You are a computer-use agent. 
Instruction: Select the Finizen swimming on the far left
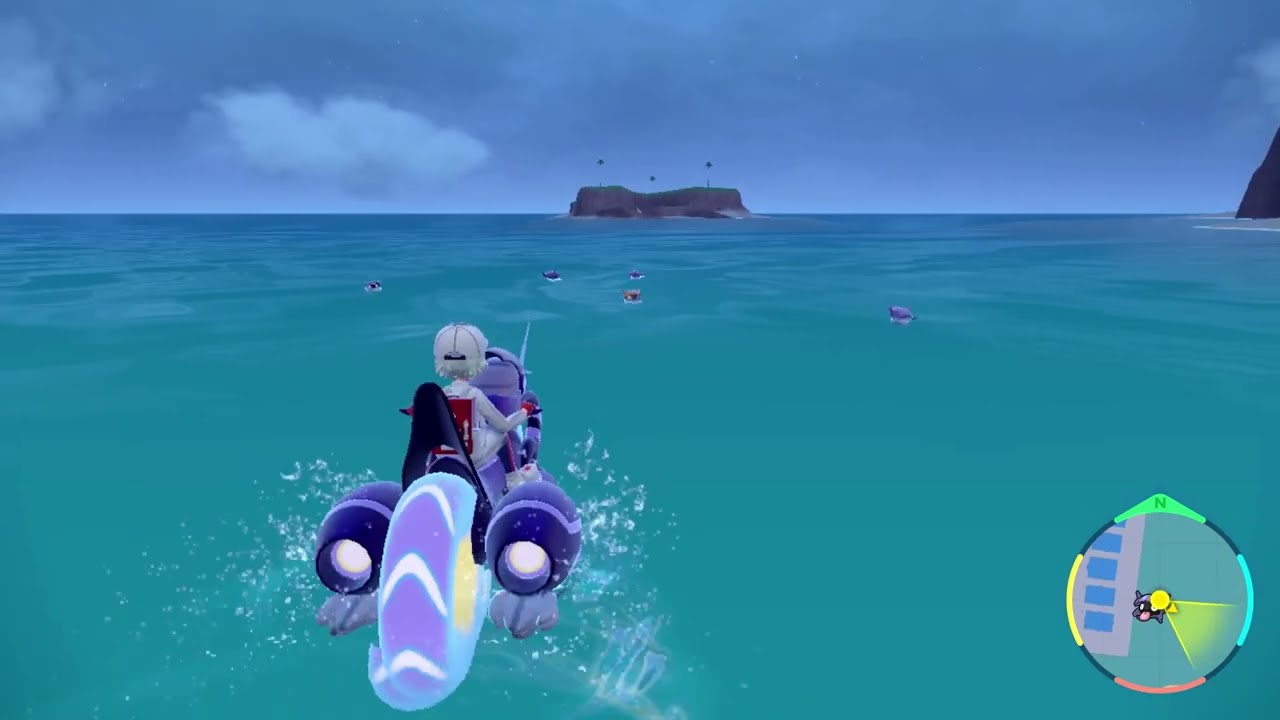[373, 285]
